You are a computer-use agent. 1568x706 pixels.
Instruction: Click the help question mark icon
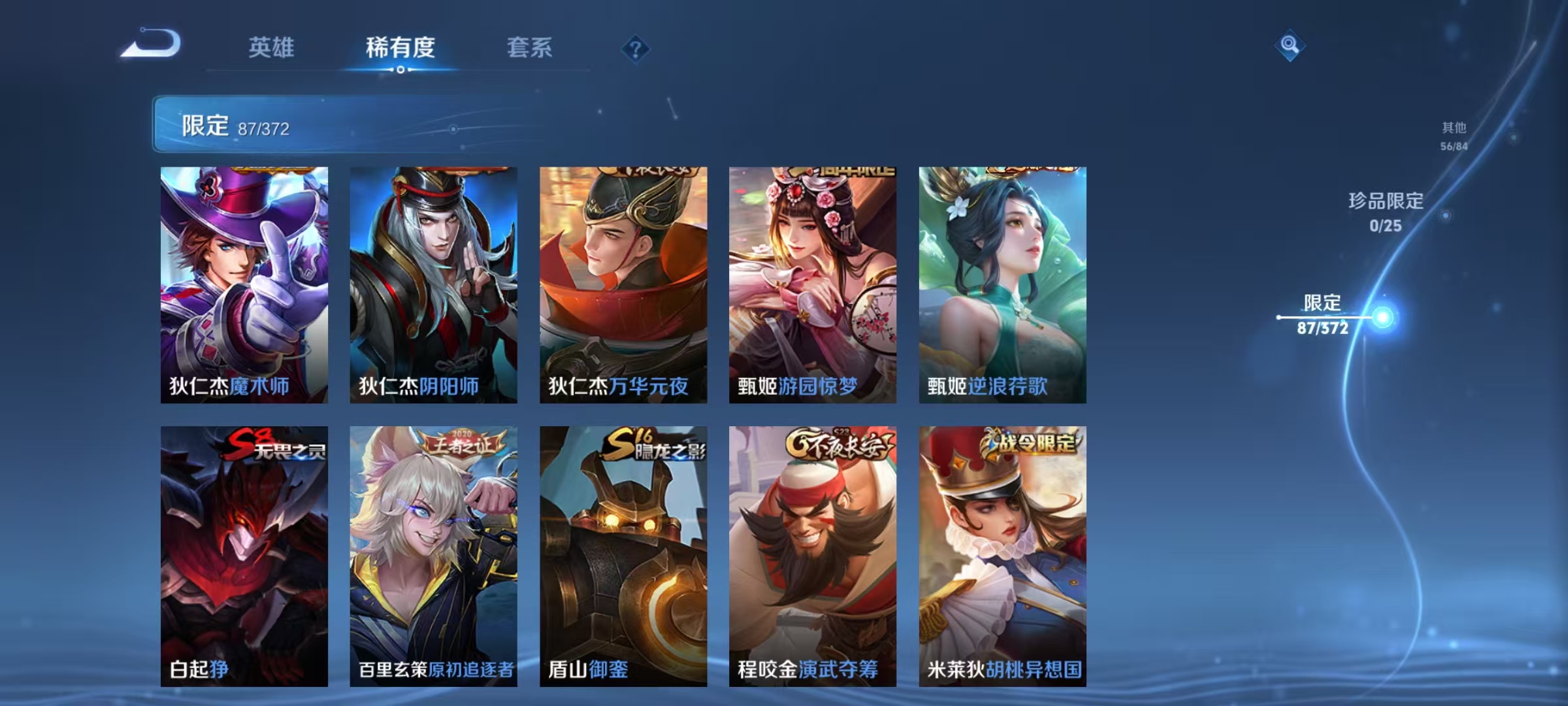tap(636, 49)
